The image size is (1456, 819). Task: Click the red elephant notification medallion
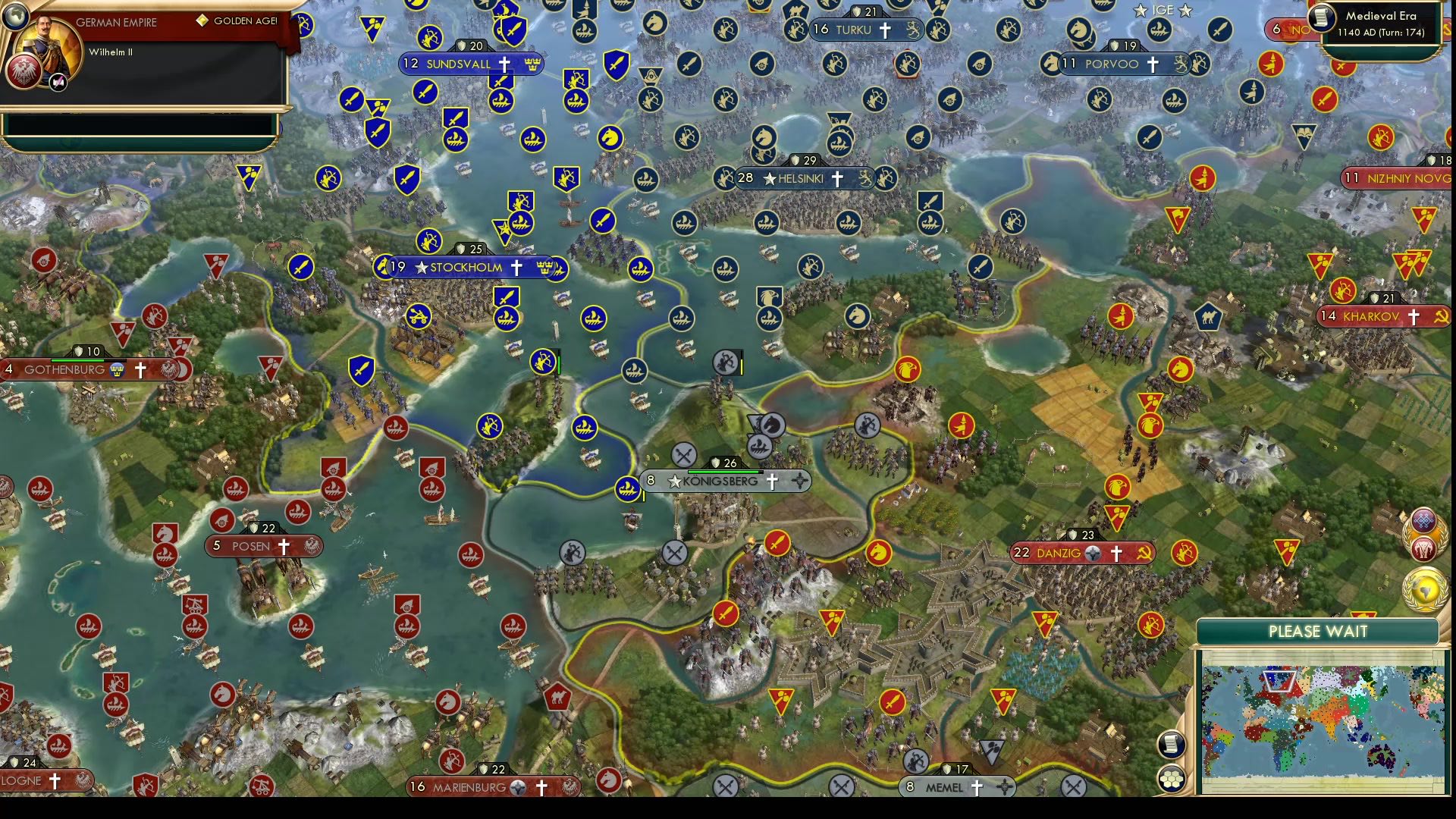pos(1426,548)
